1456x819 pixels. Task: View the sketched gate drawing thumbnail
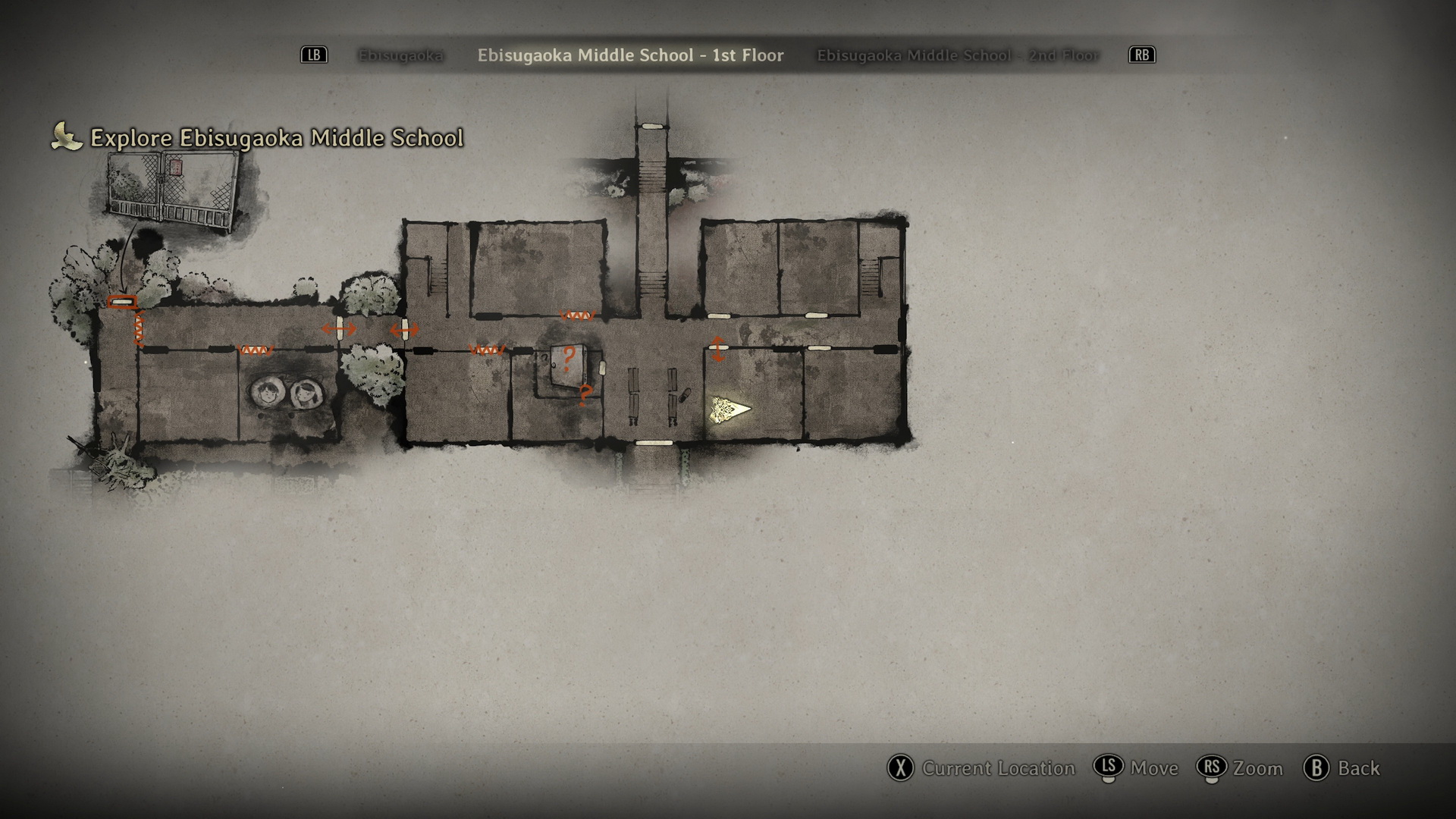pyautogui.click(x=174, y=190)
